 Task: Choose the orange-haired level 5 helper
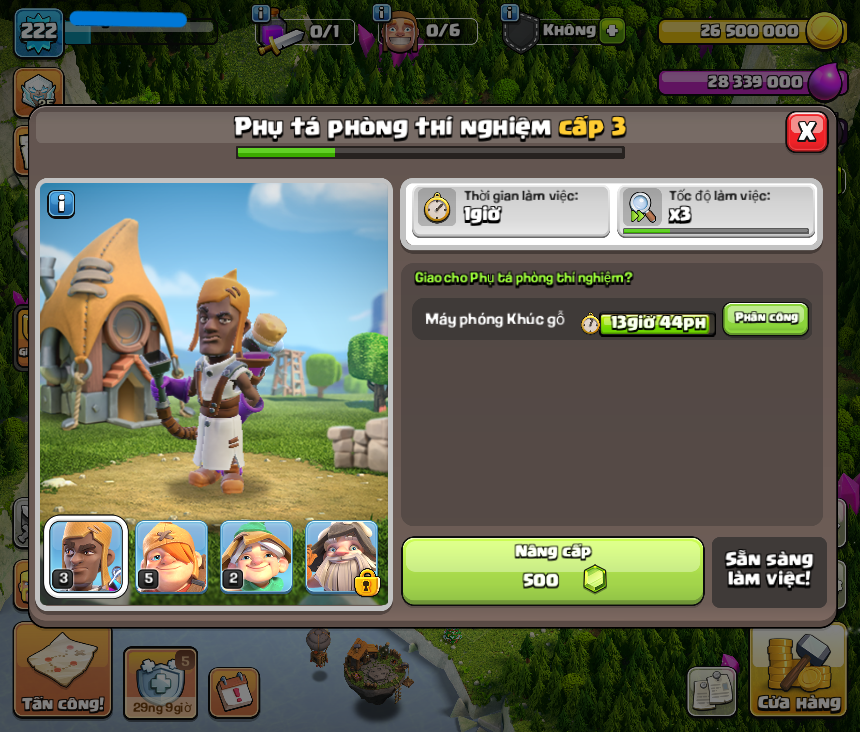(171, 556)
